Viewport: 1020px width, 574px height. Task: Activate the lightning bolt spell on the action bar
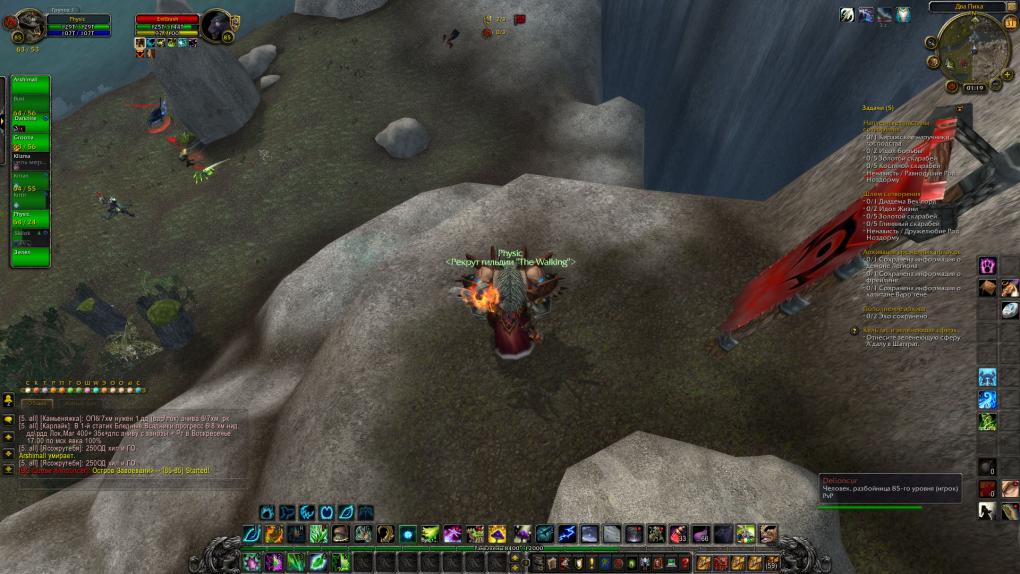[x=567, y=534]
